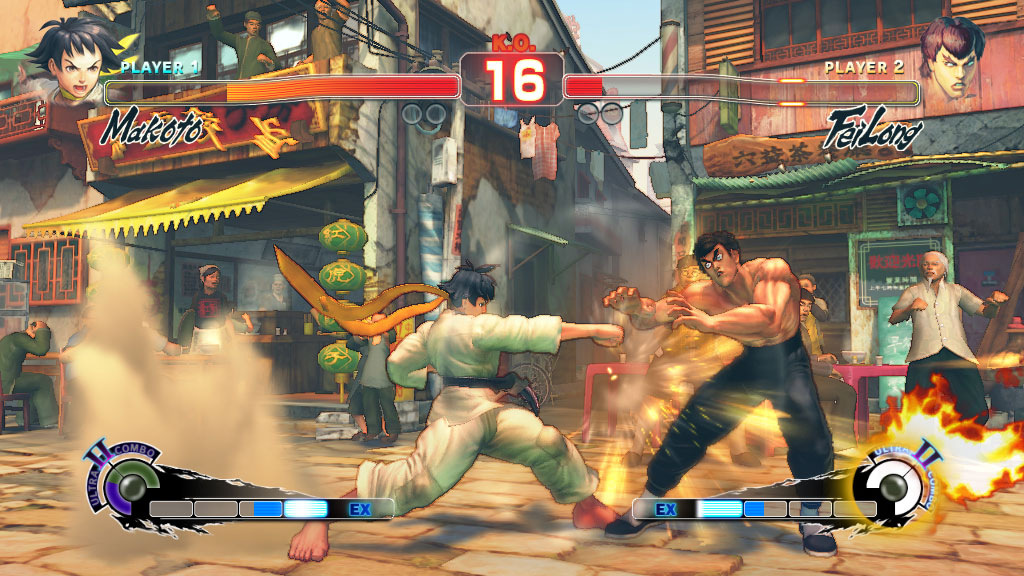Click Fei Long's character portrait
The width and height of the screenshot is (1024, 576).
click(951, 60)
